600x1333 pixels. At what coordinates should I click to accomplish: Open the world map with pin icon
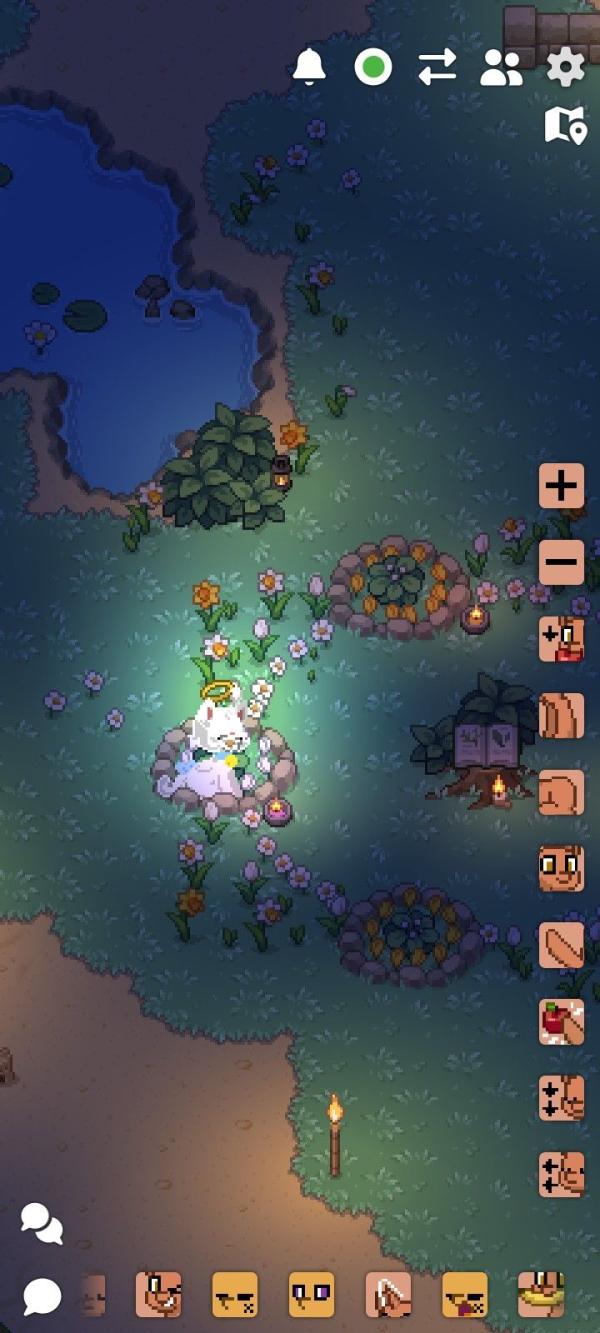point(565,126)
